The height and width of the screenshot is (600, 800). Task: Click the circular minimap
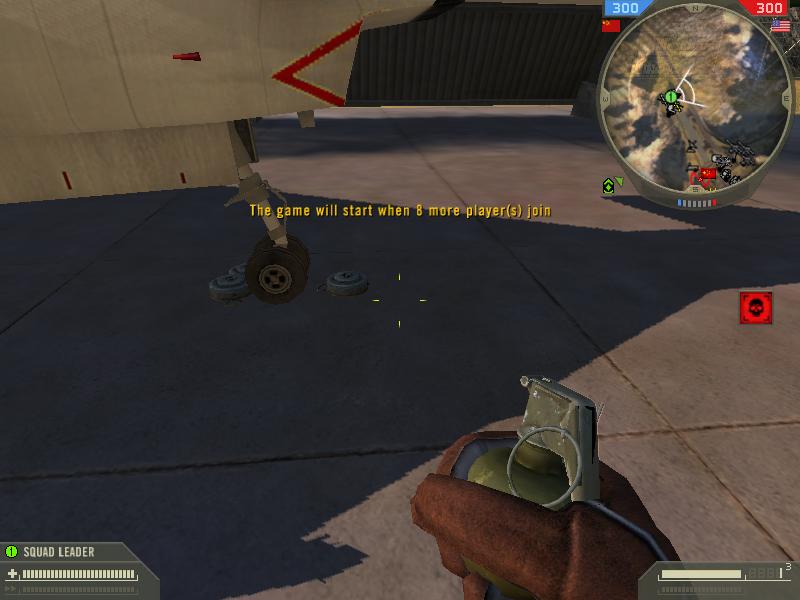[x=689, y=101]
